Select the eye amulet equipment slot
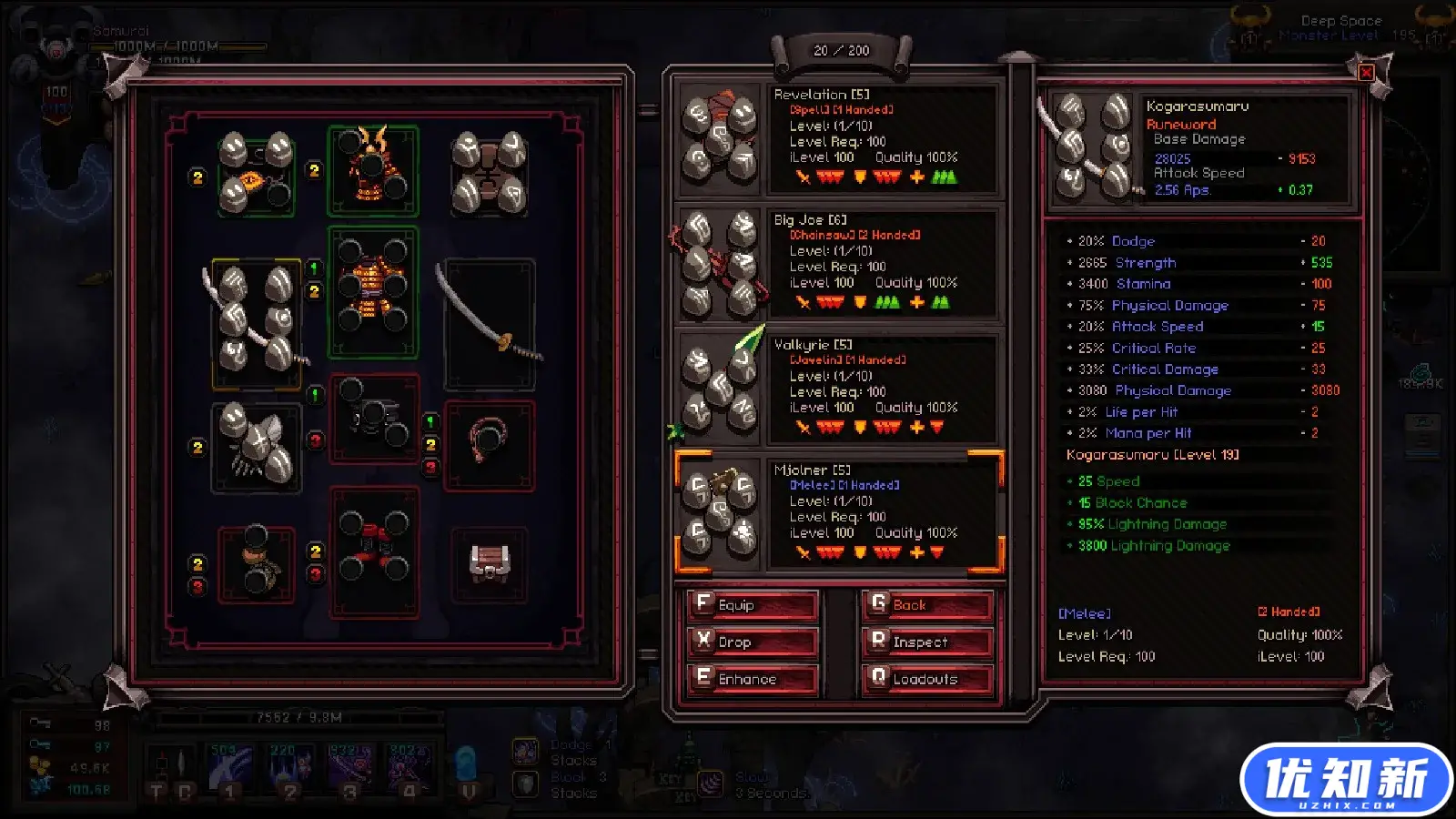This screenshot has height=819, width=1456. pyautogui.click(x=256, y=173)
